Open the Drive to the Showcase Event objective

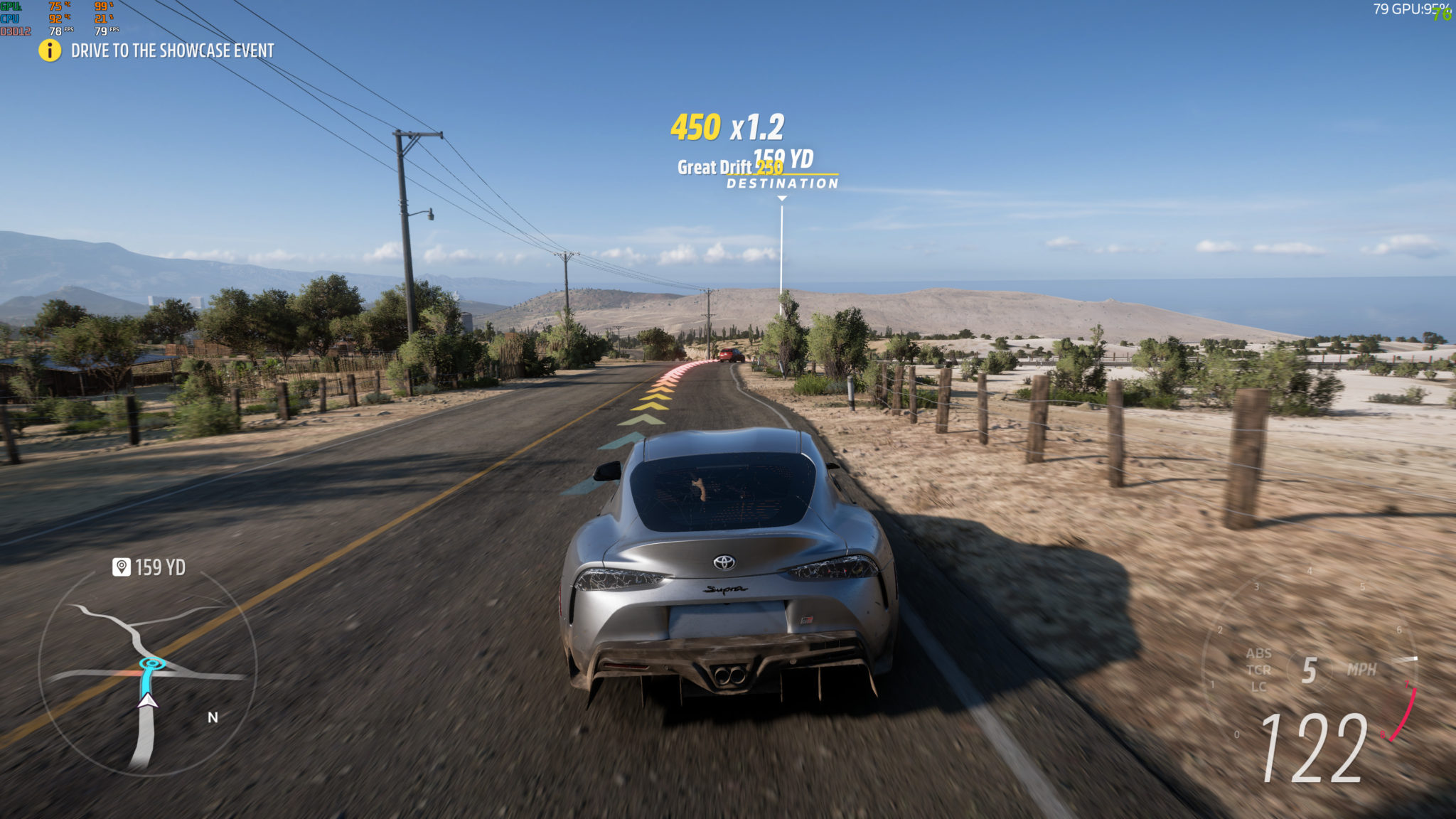(x=172, y=50)
